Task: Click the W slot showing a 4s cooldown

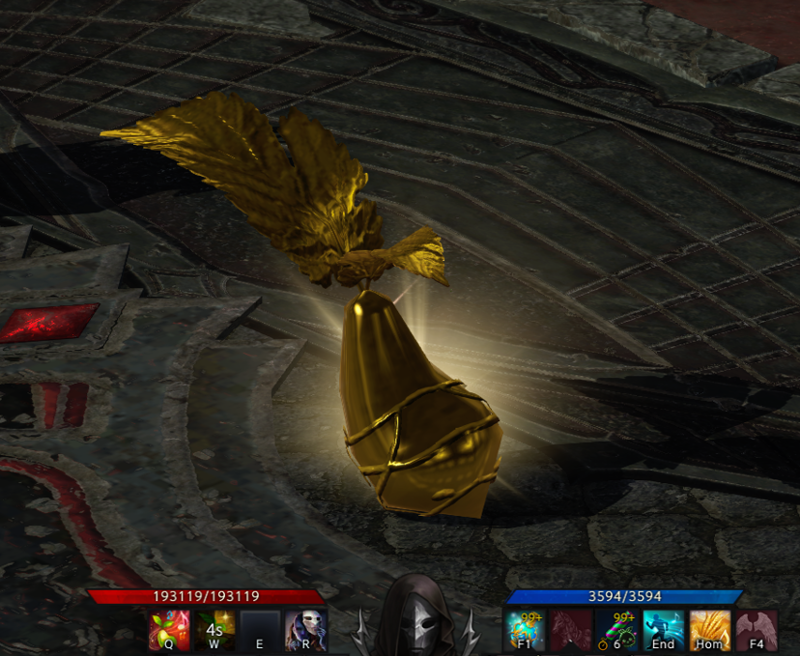Action: pyautogui.click(x=215, y=631)
